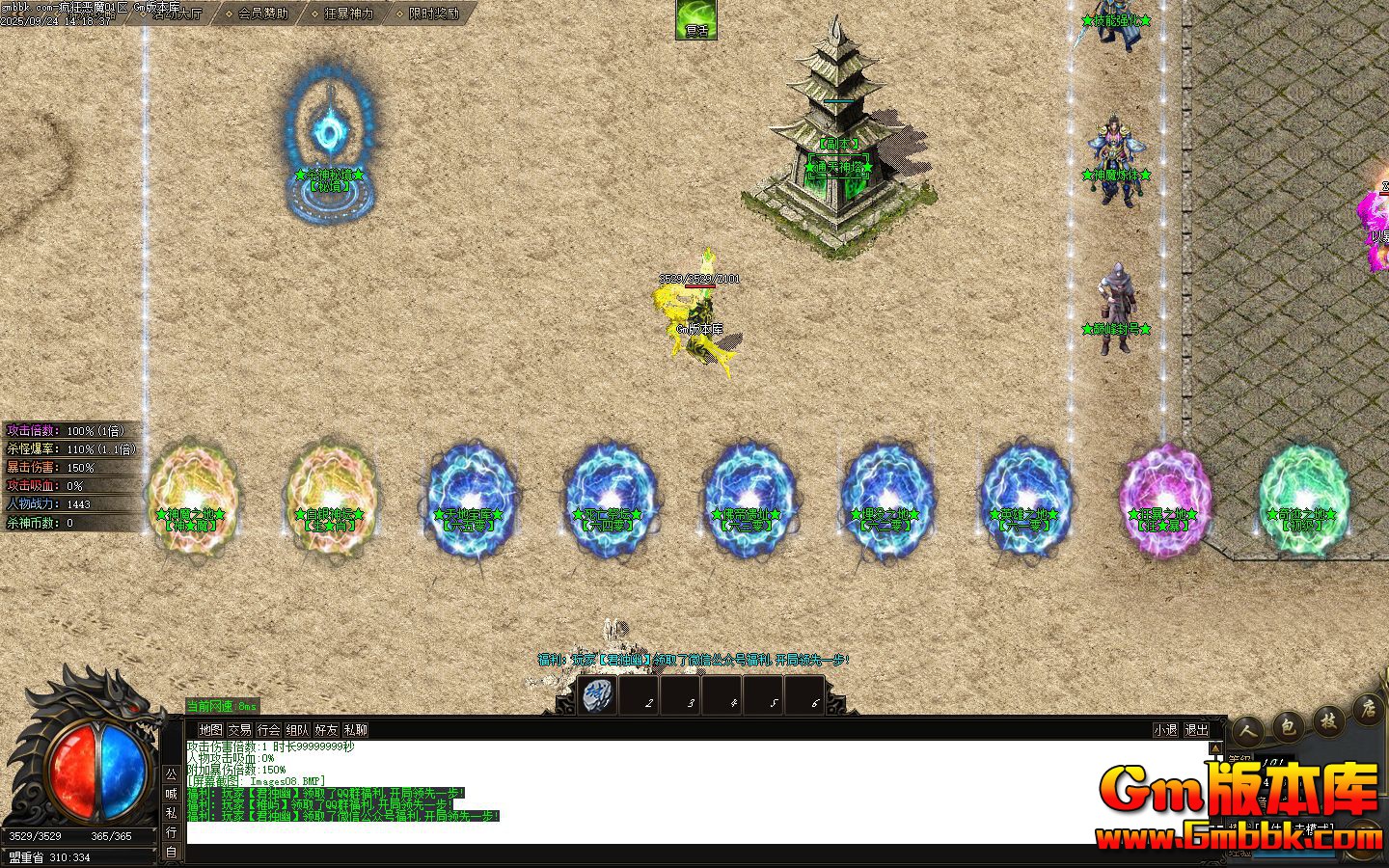Toggle the 自 self chat channel

pyautogui.click(x=173, y=851)
